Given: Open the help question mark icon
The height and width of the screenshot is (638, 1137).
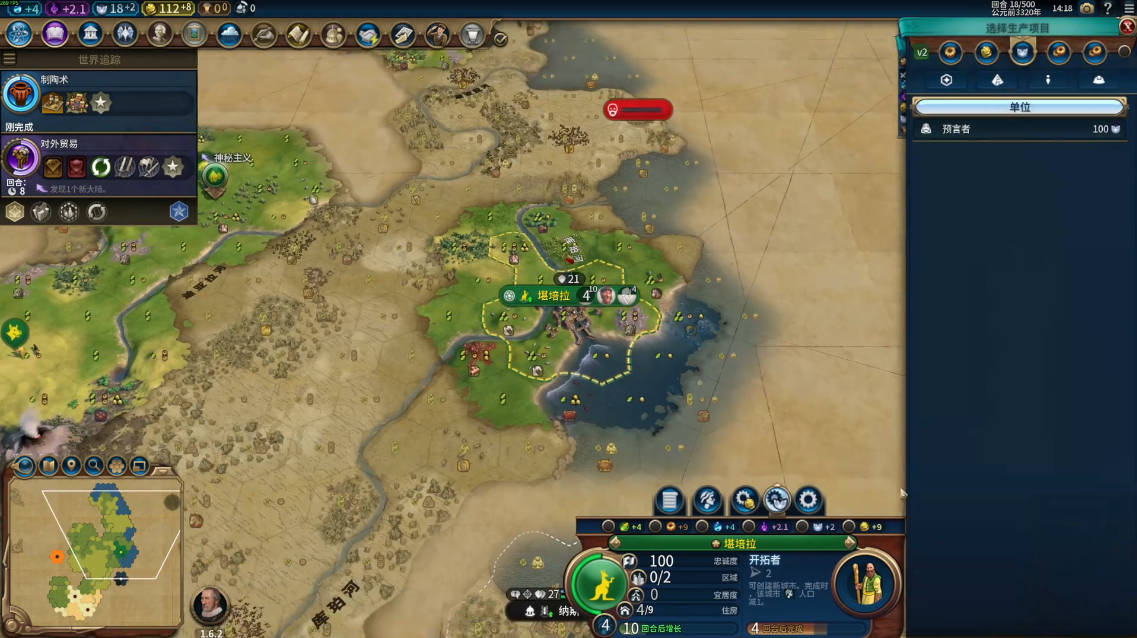Looking at the screenshot, I should click(1108, 8).
